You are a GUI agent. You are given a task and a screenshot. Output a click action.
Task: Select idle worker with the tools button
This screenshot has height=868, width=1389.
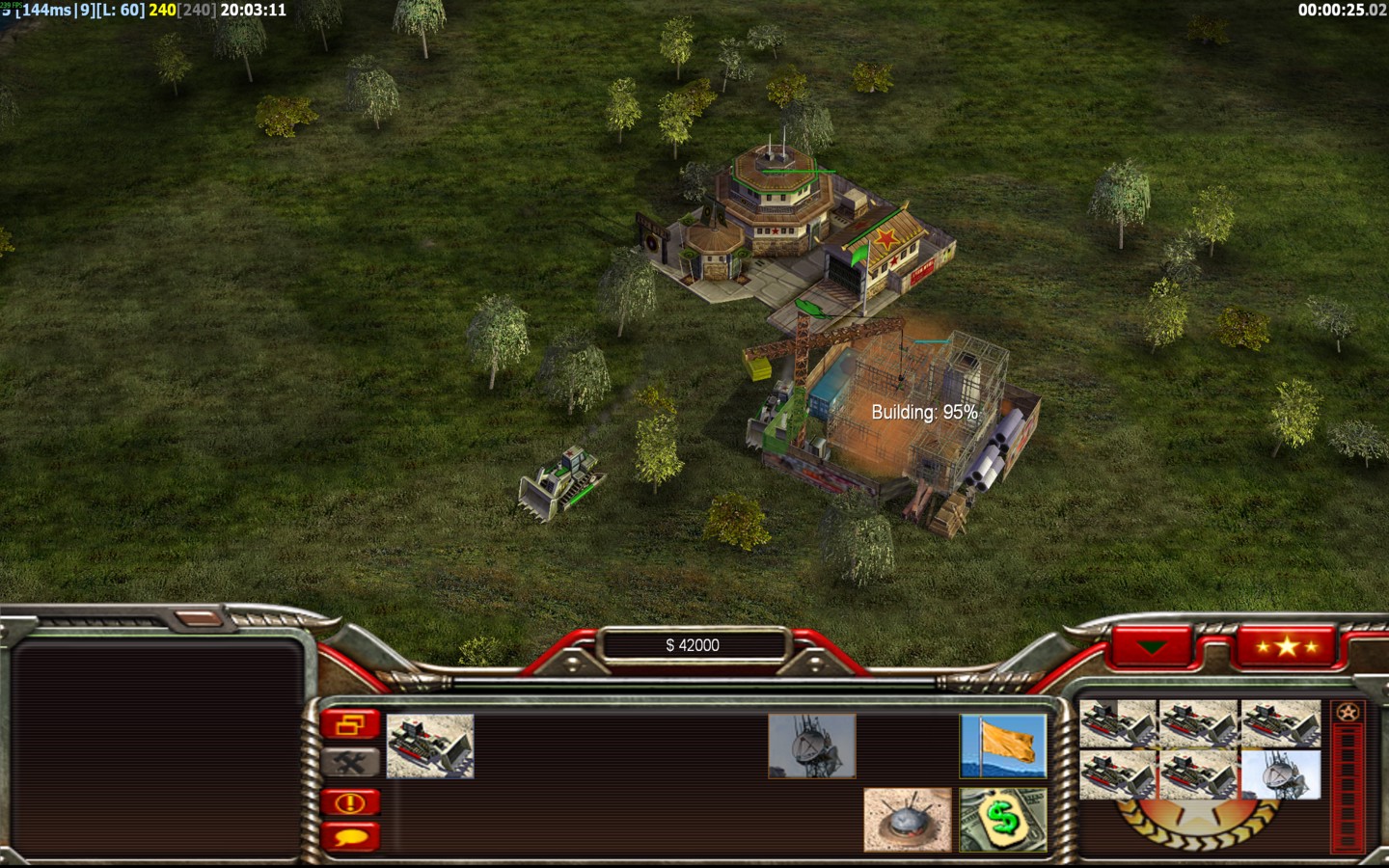click(350, 763)
